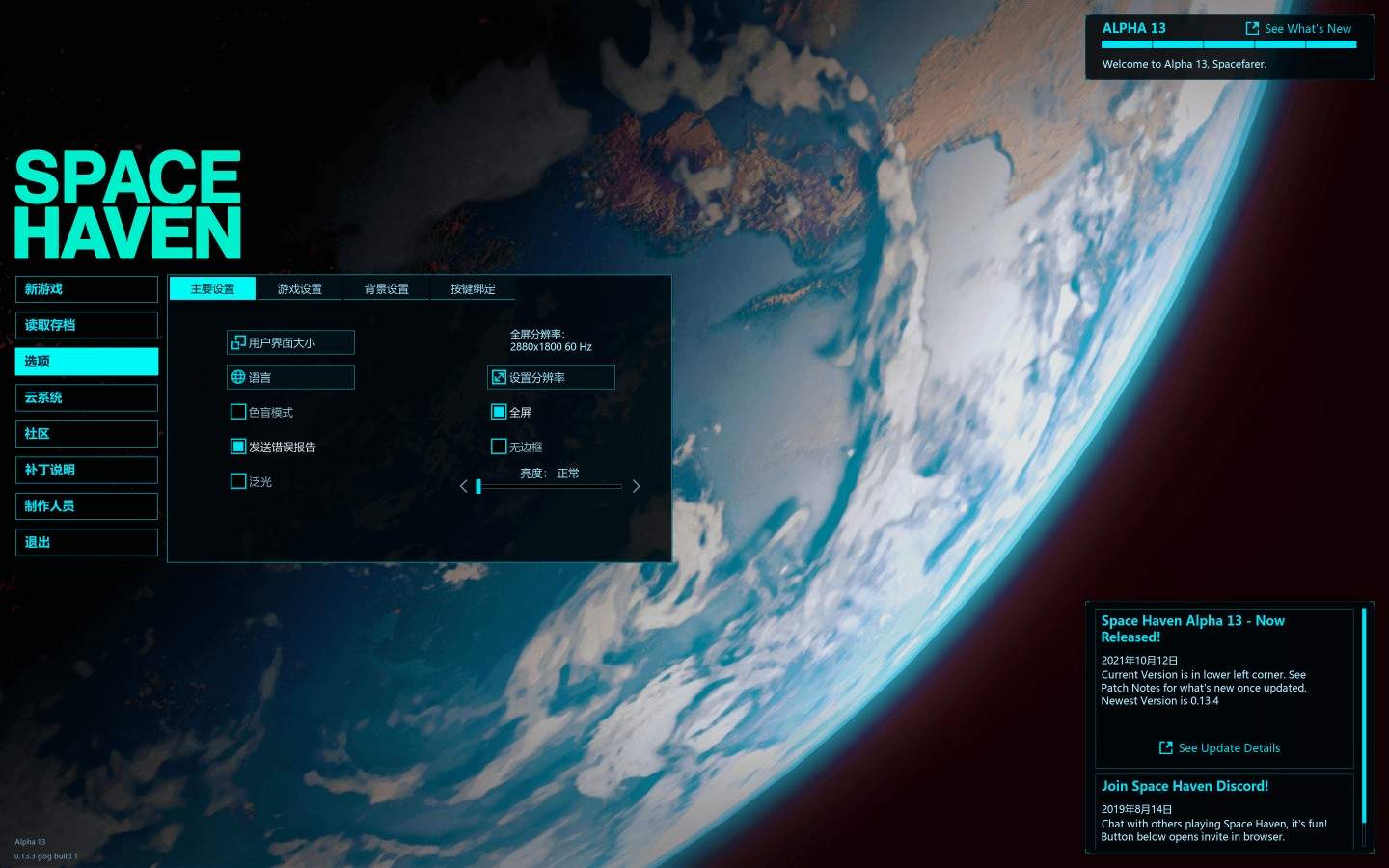Uncheck the 全屏 option

[x=500, y=411]
